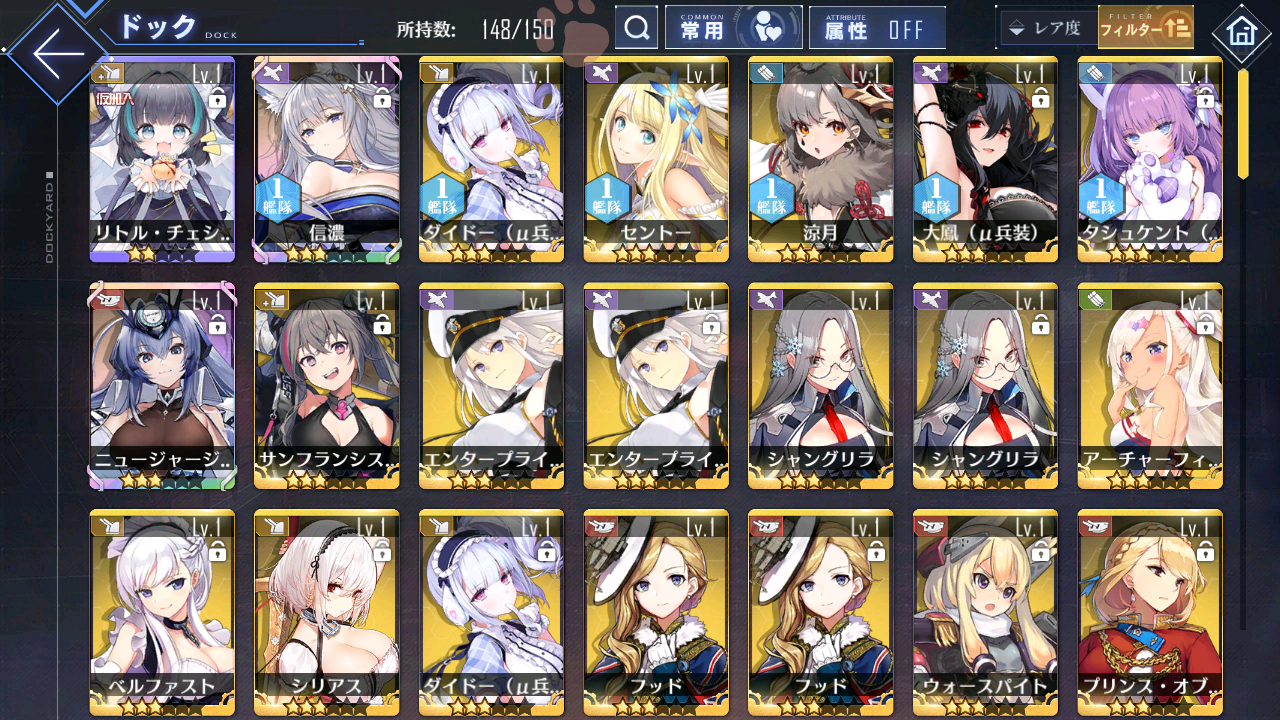Pick the ベルファスト ship card
1280x720 pixels.
(x=162, y=612)
